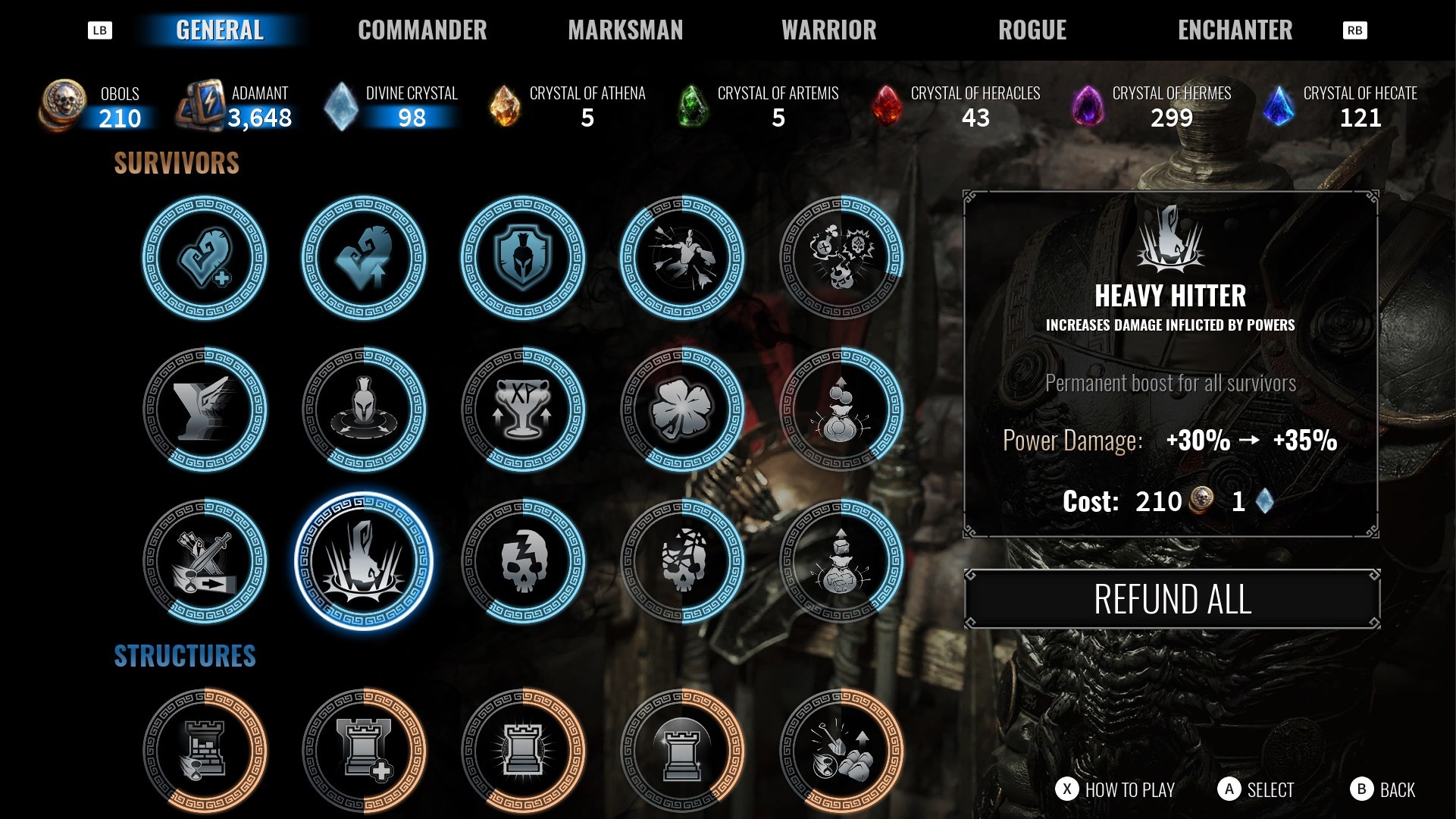Click the Refund All button

click(1172, 599)
